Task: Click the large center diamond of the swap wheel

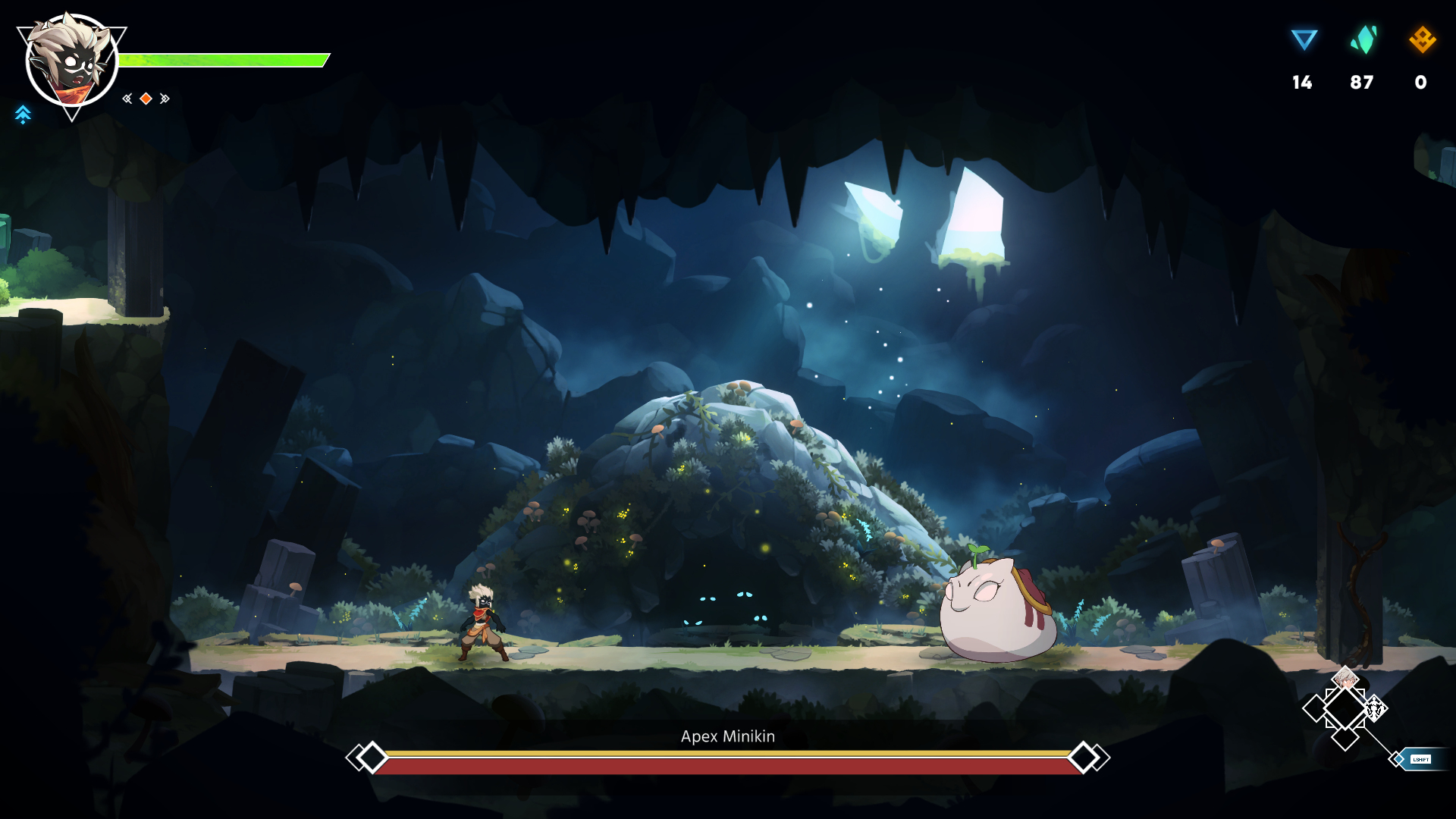Action: pos(1345,709)
